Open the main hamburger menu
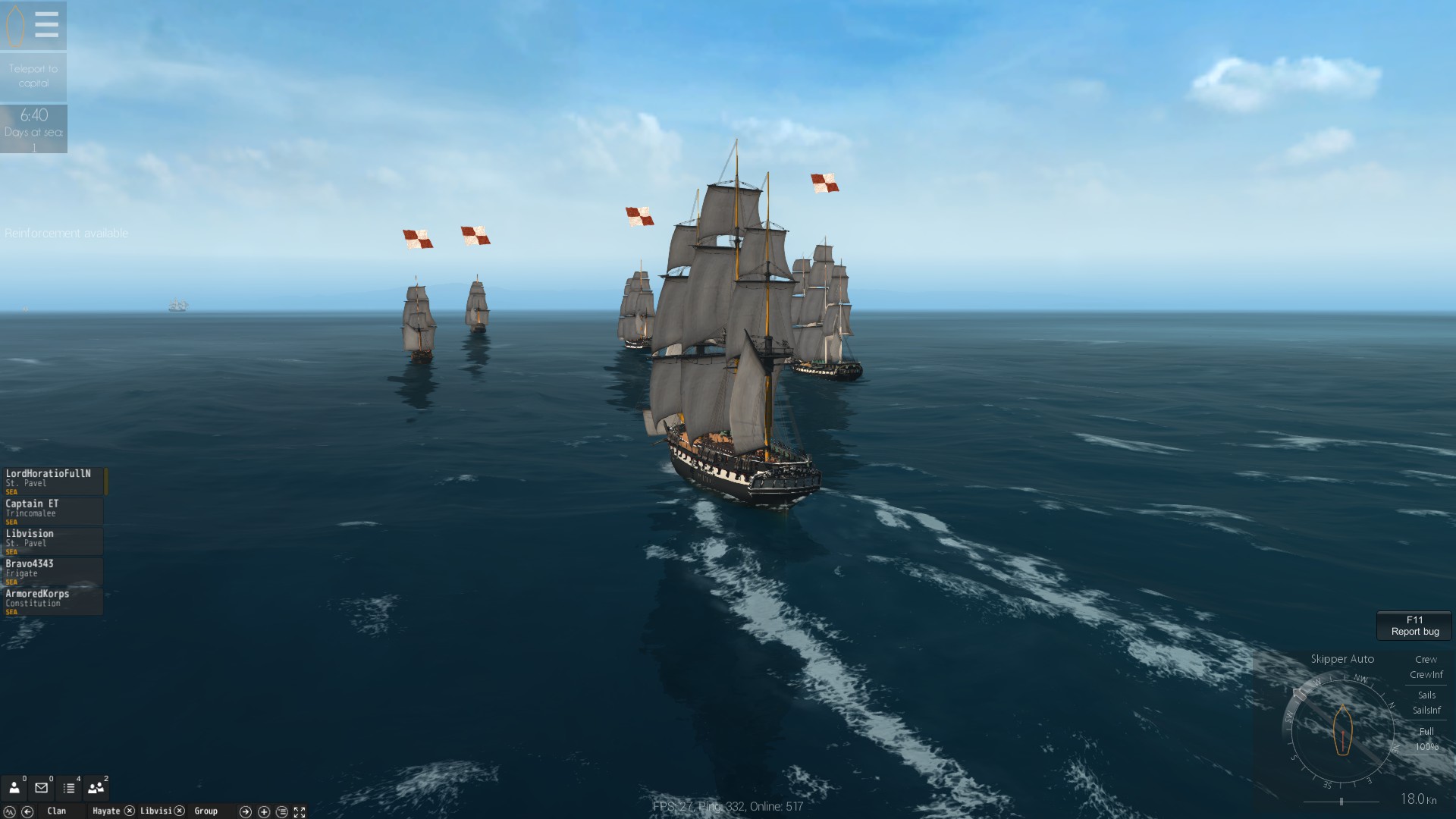Image resolution: width=1456 pixels, height=819 pixels. [47, 24]
